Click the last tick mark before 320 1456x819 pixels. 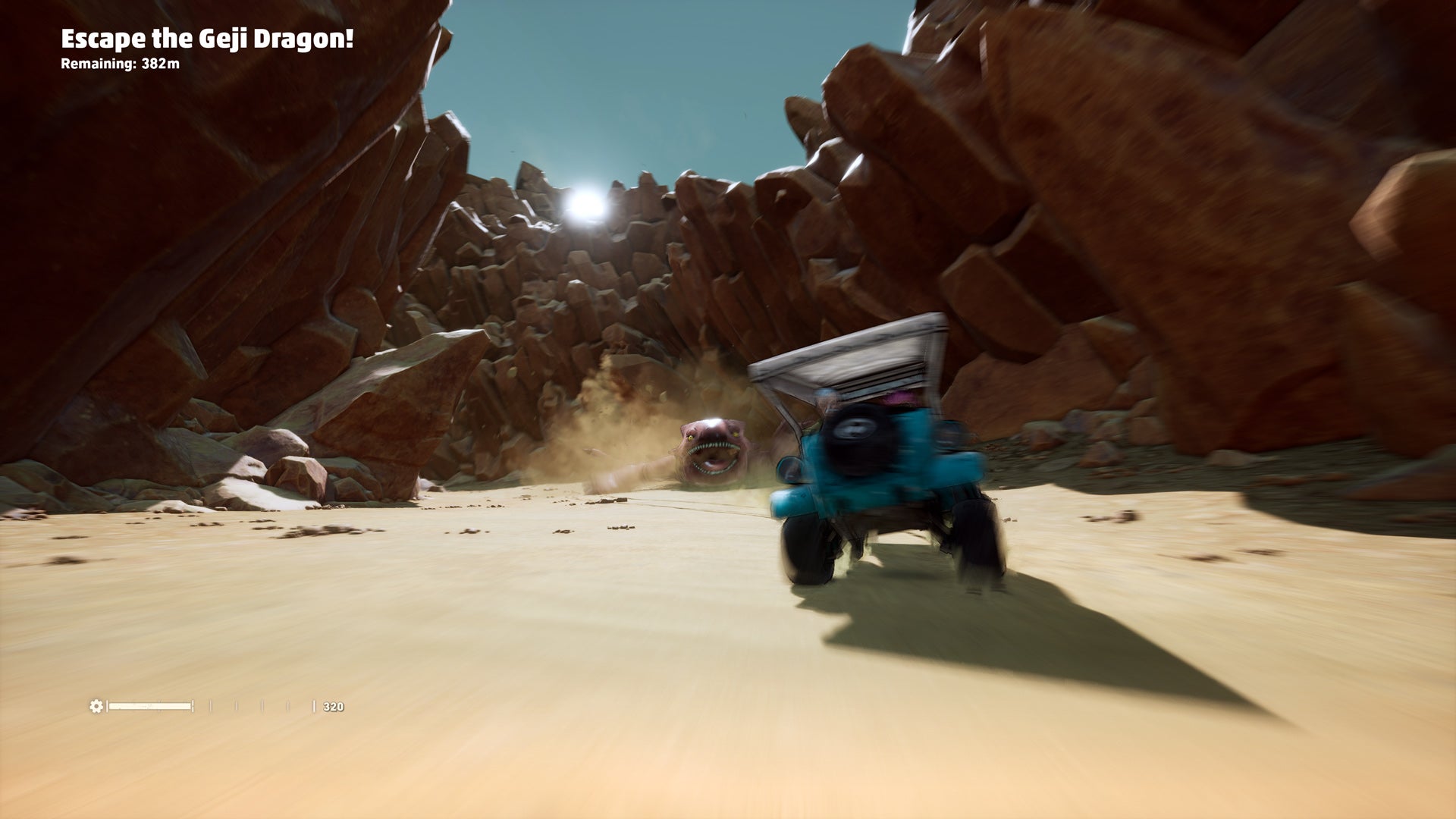click(x=313, y=705)
